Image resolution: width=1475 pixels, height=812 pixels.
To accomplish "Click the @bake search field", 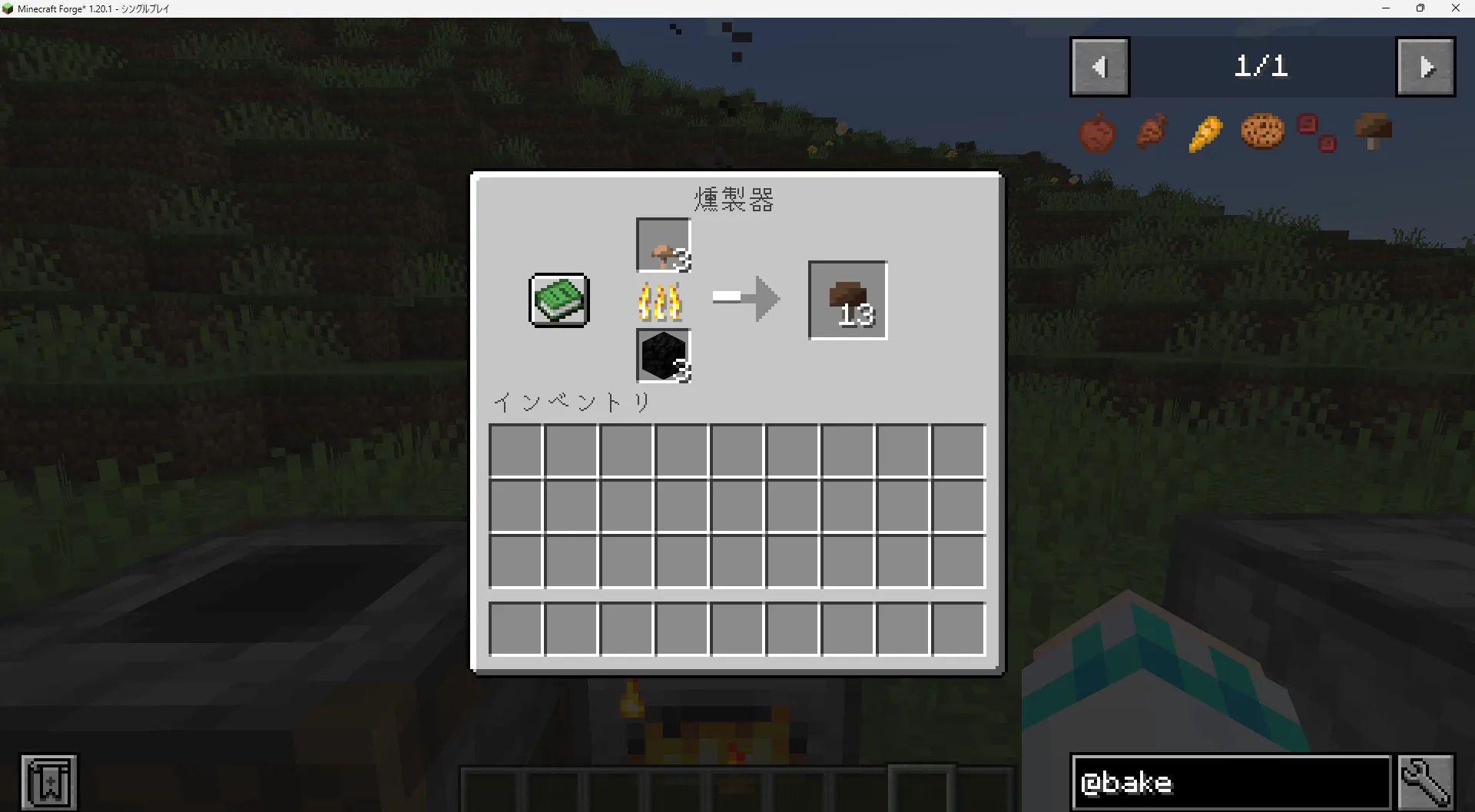I will point(1229,782).
